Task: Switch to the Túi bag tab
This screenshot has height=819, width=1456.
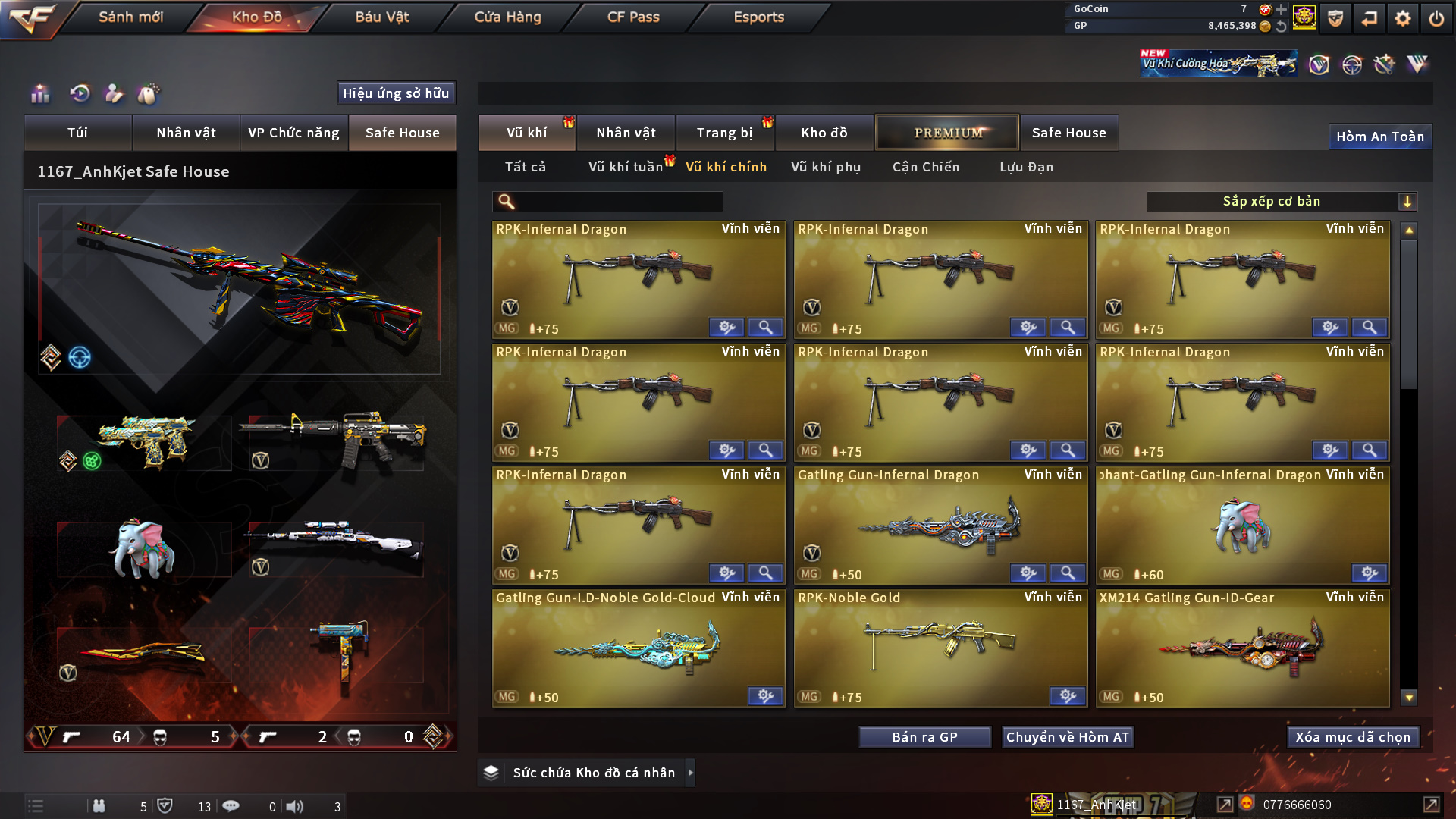Action: 77,133
